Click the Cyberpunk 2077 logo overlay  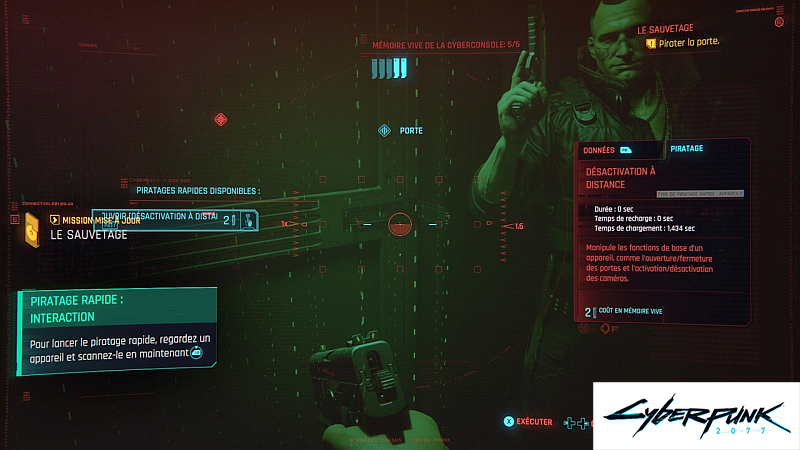click(696, 416)
